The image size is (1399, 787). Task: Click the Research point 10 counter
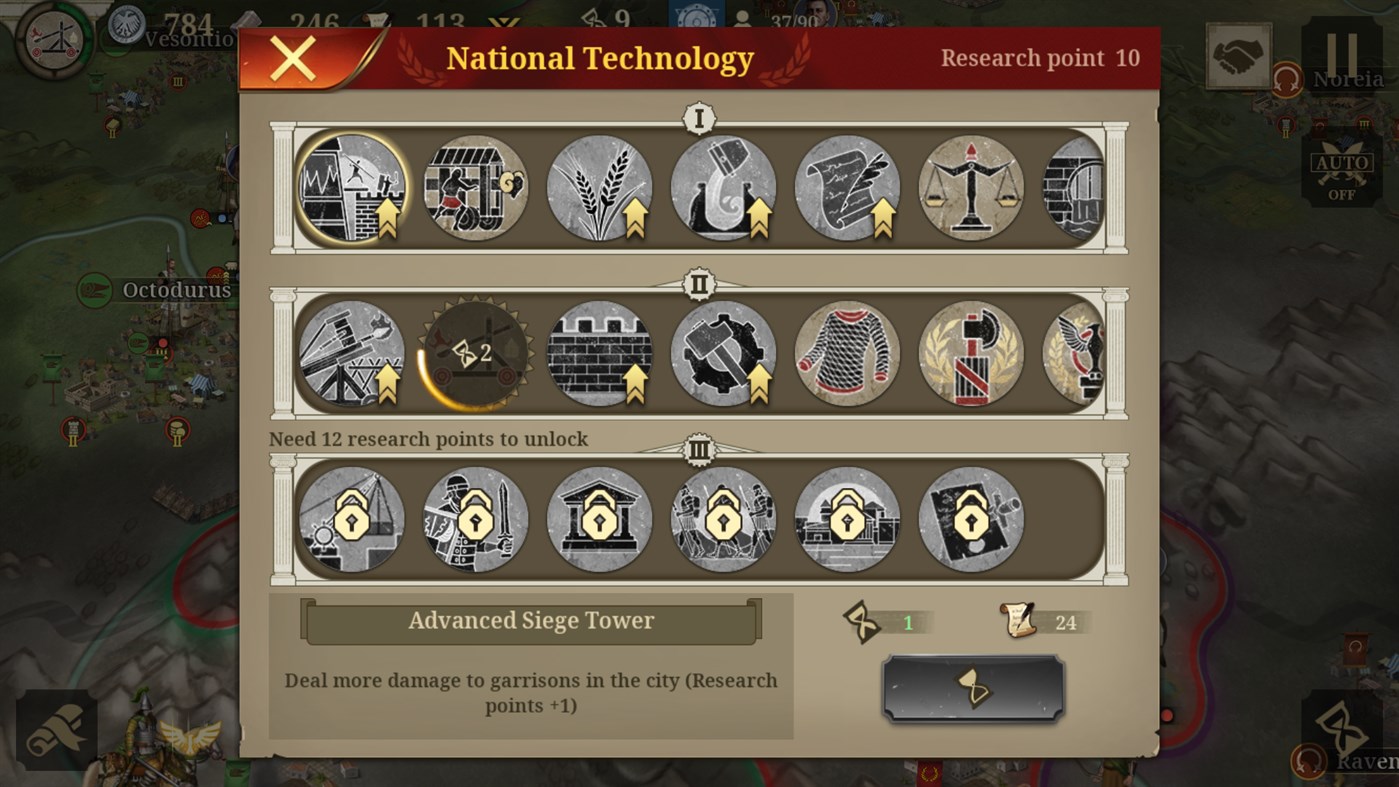point(1040,57)
